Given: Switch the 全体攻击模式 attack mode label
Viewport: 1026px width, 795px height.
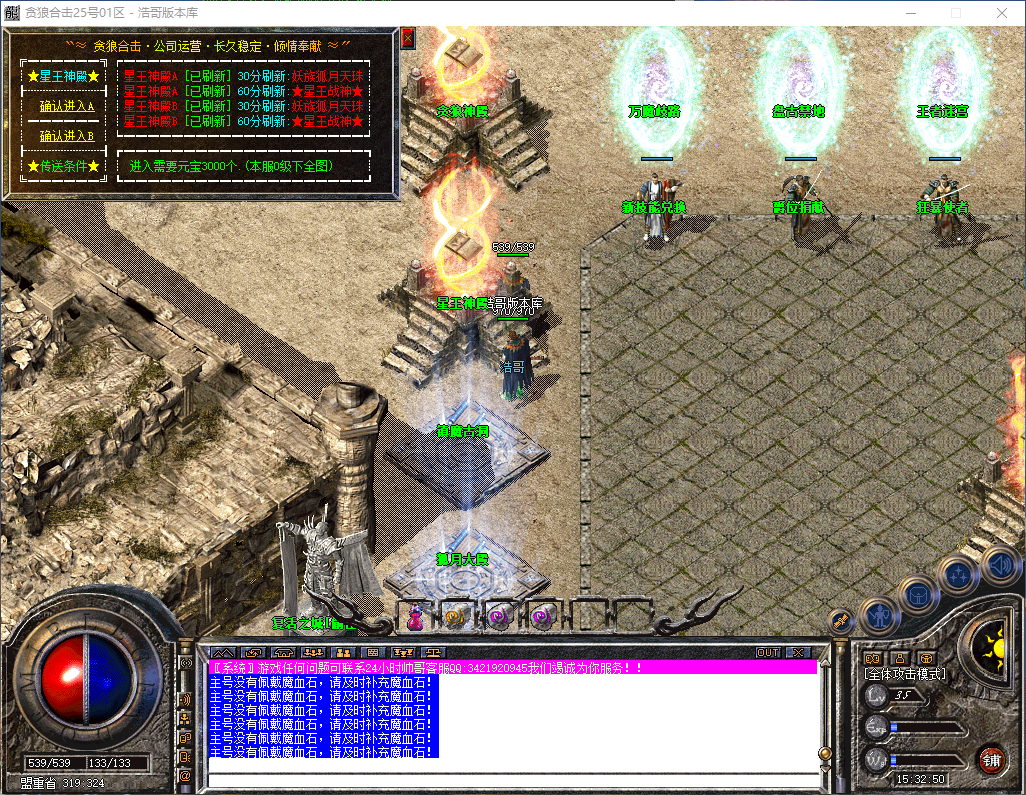Looking at the screenshot, I should 905,674.
